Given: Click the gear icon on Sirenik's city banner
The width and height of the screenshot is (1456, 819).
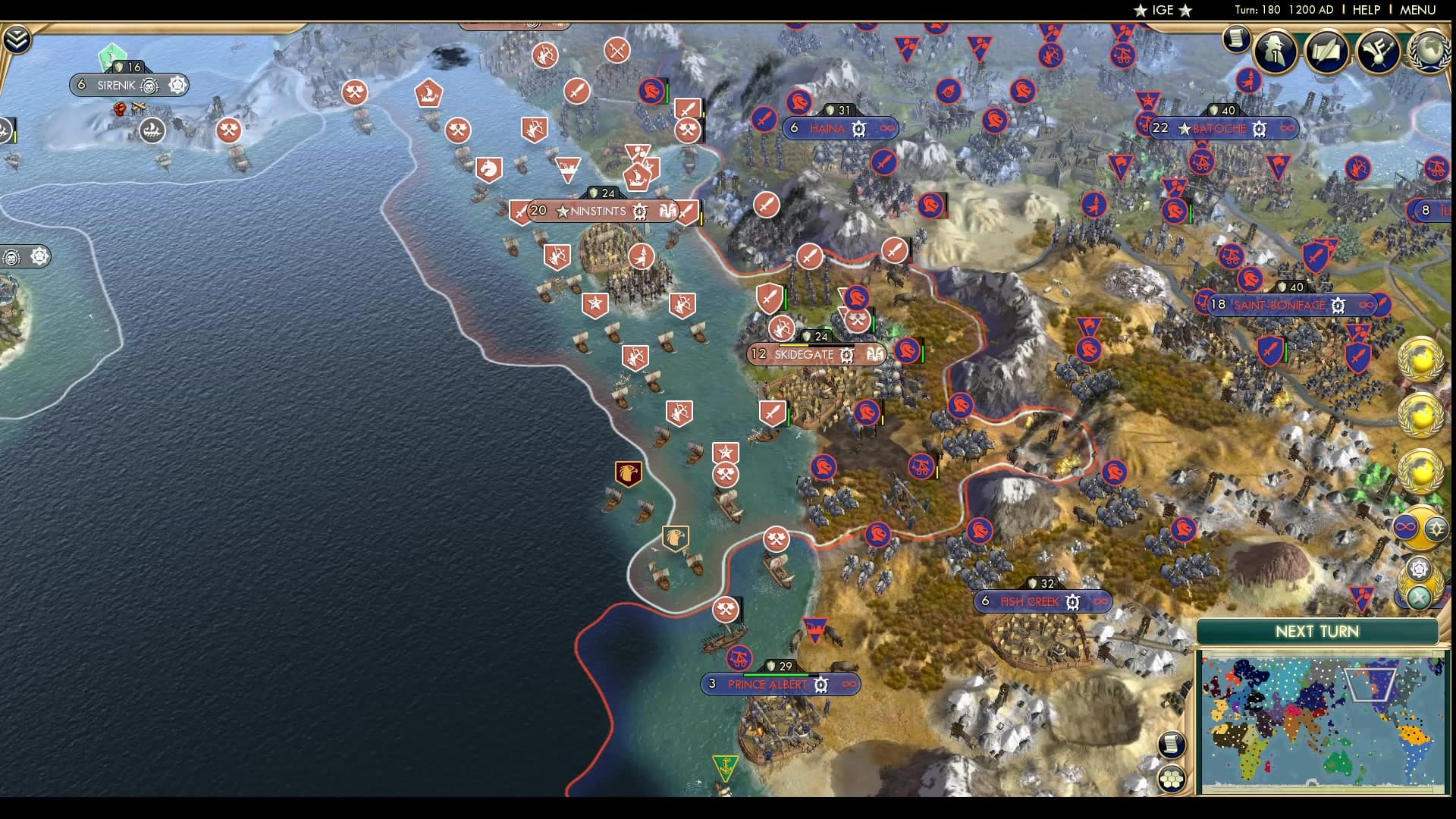Looking at the screenshot, I should [178, 85].
